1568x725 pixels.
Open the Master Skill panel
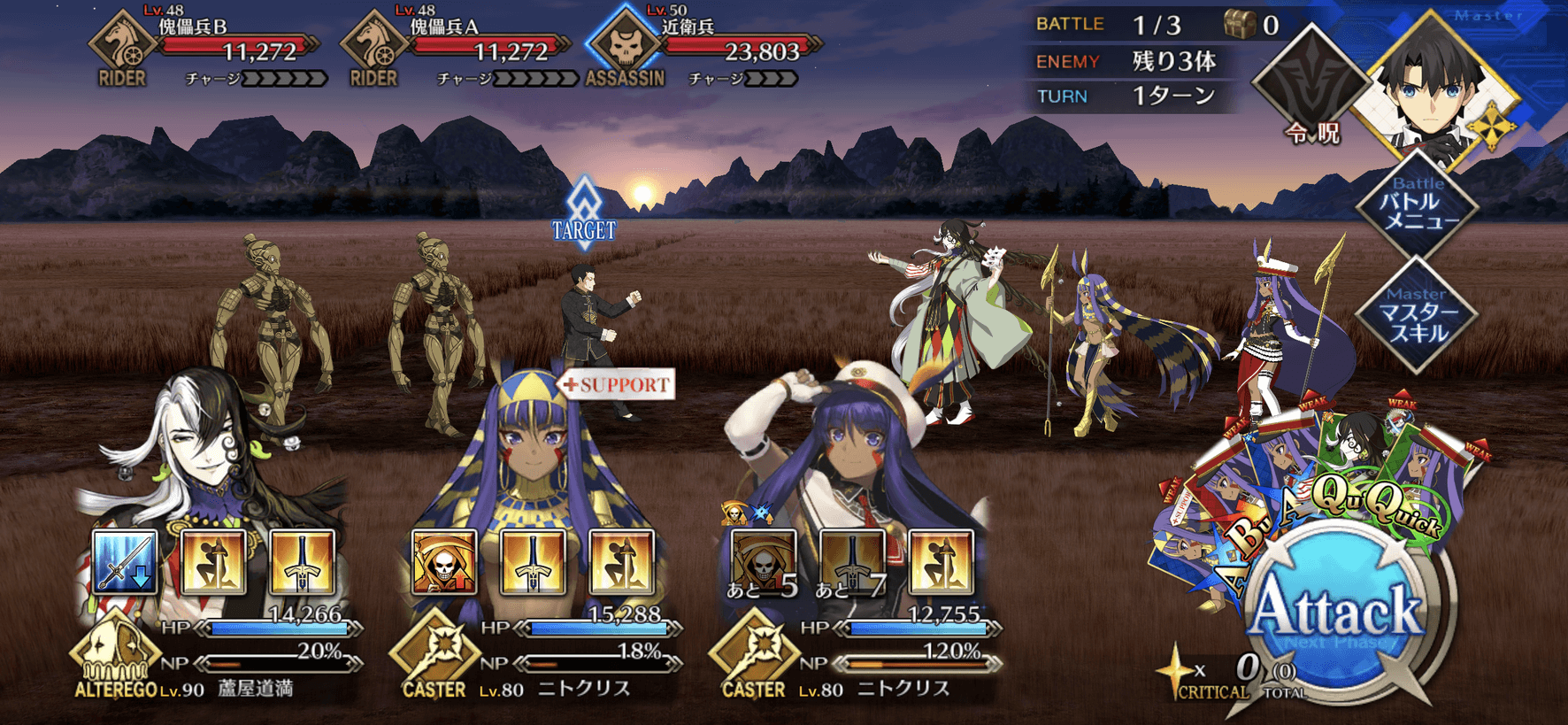[1418, 315]
